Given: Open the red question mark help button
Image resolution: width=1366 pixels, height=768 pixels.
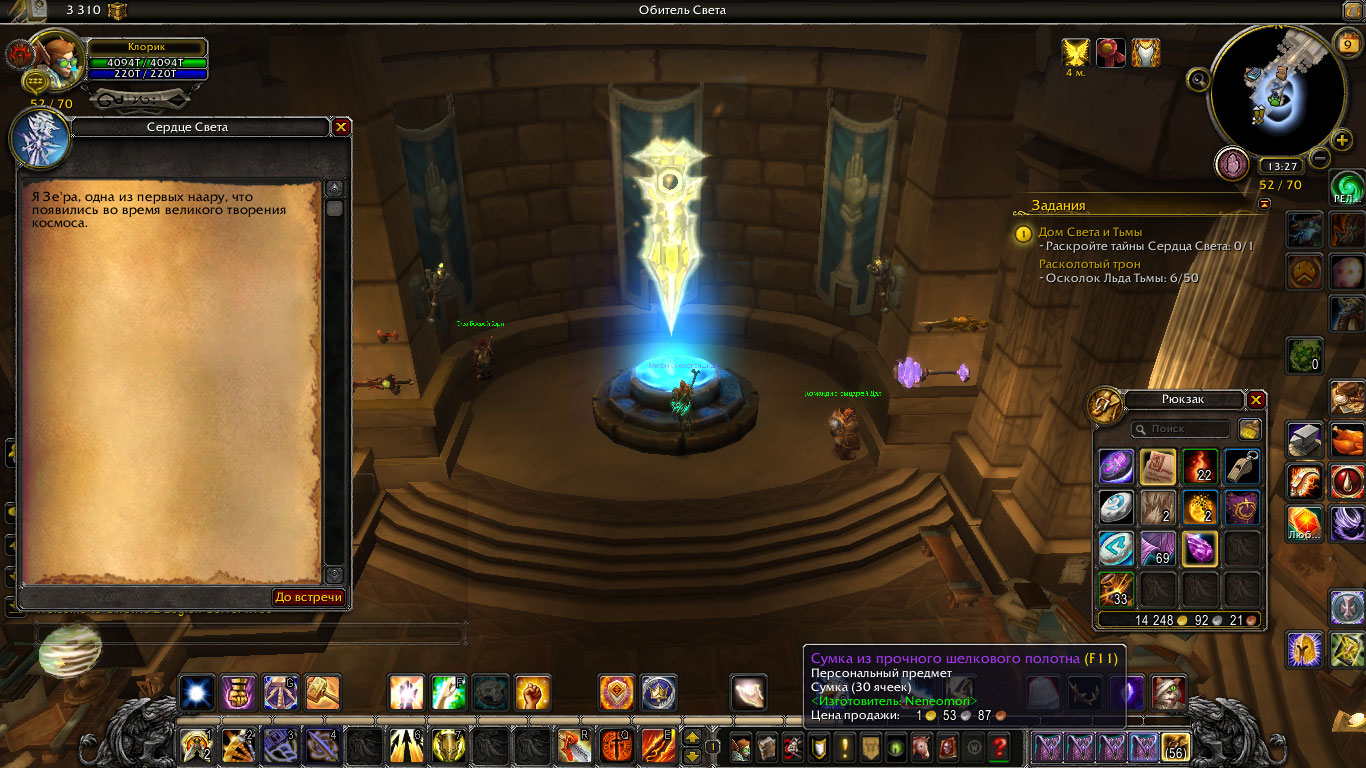Looking at the screenshot, I should click(x=998, y=746).
